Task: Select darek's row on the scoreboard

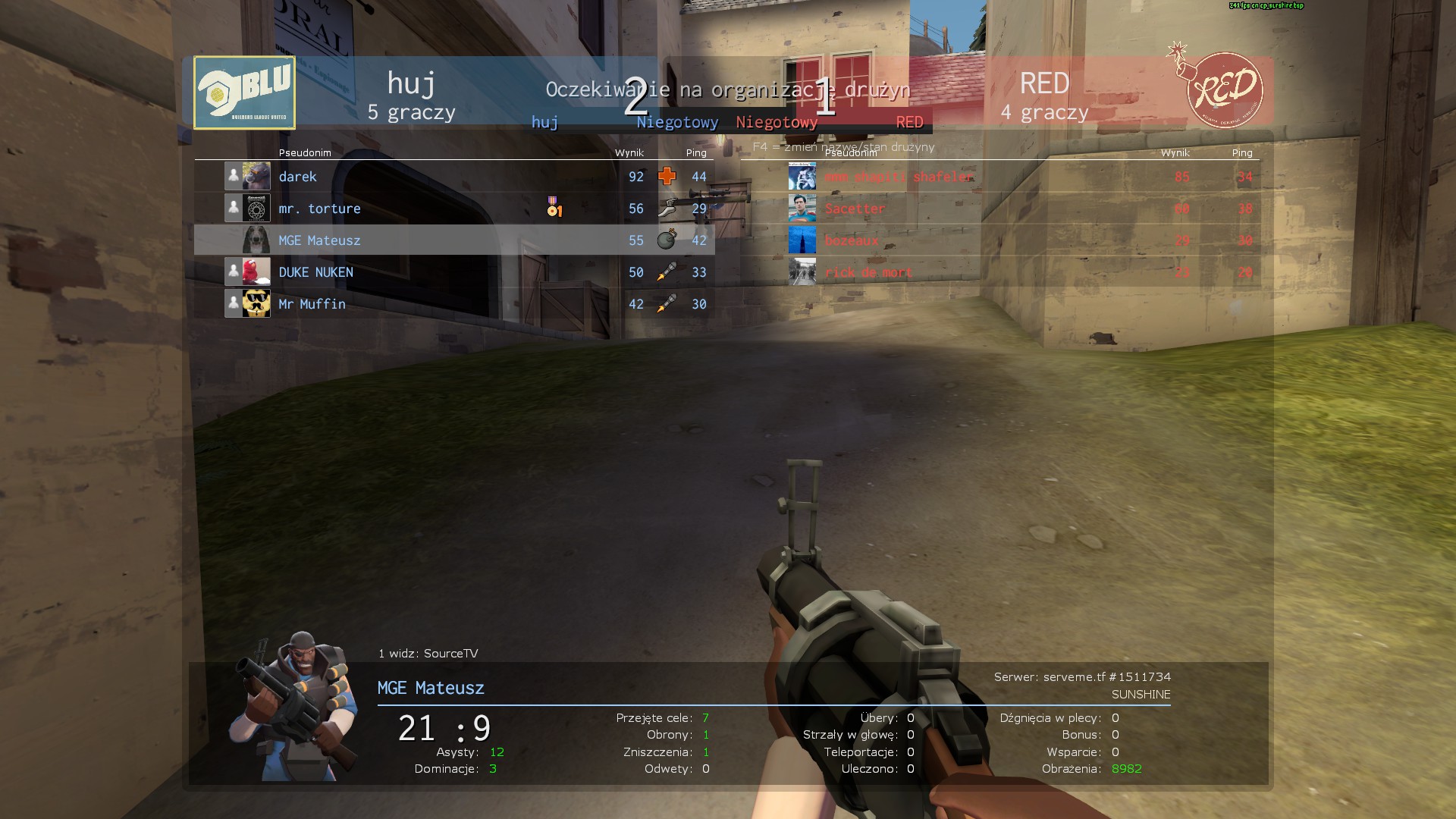Action: click(x=453, y=177)
